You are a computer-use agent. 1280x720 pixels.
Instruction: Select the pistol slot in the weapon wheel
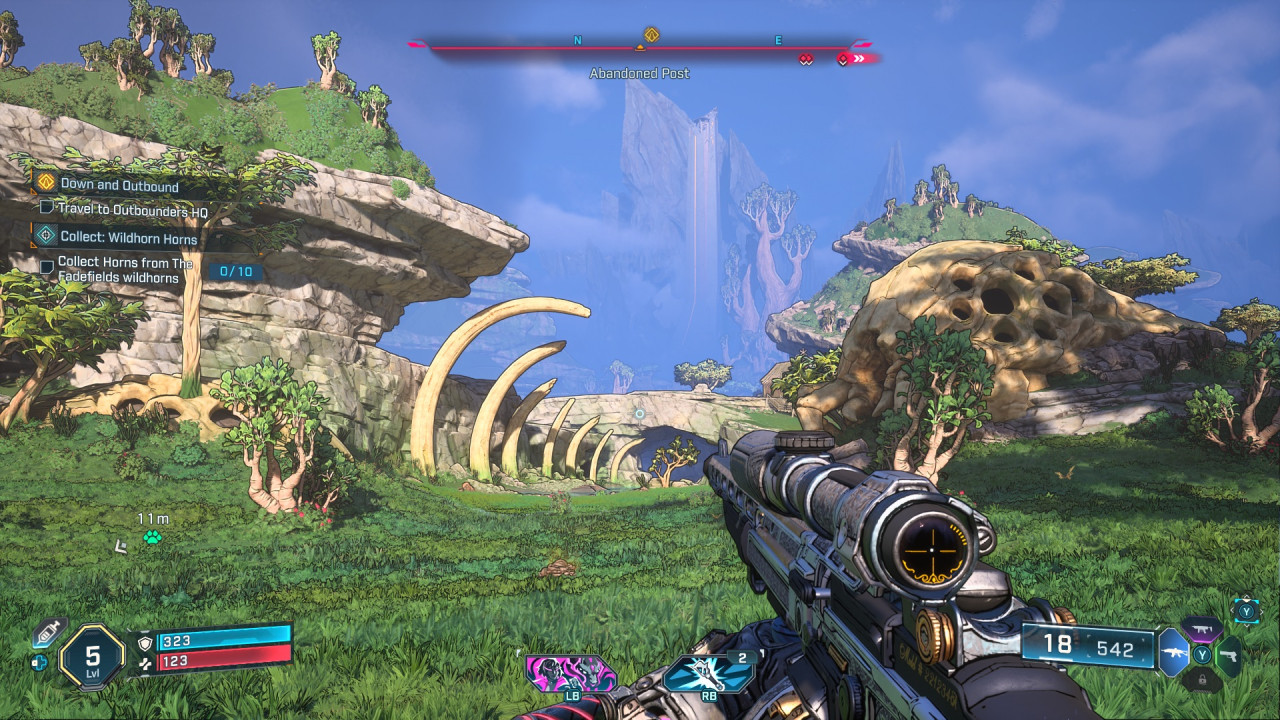click(1229, 655)
